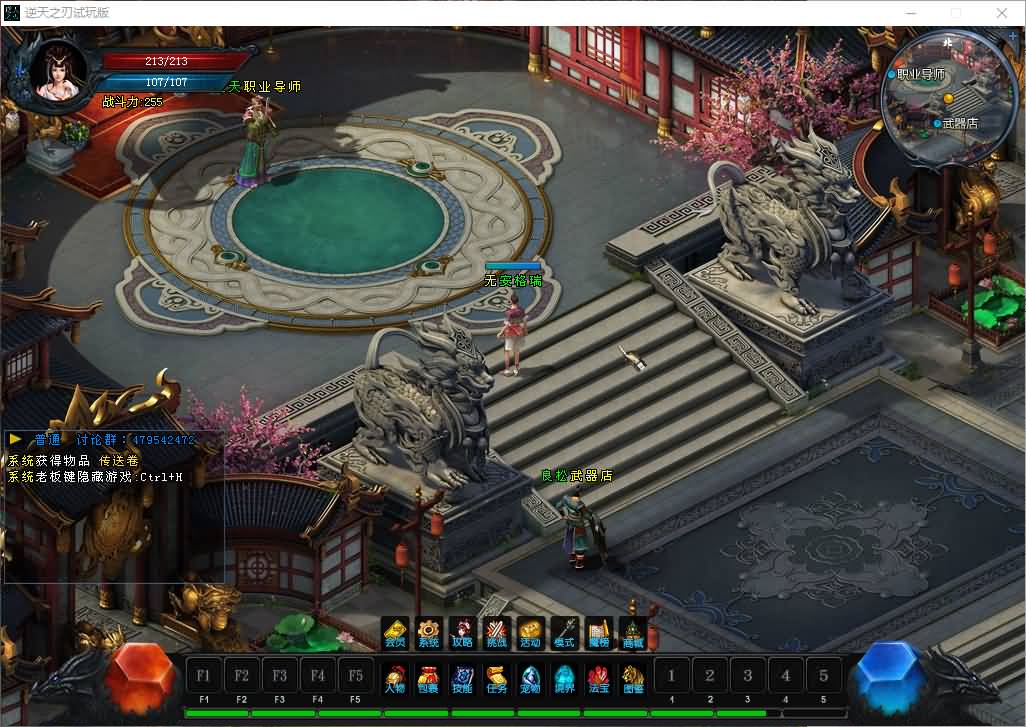Image resolution: width=1026 pixels, height=727 pixels.
Task: Click the plus button beside the minimap
Action: tap(1013, 35)
